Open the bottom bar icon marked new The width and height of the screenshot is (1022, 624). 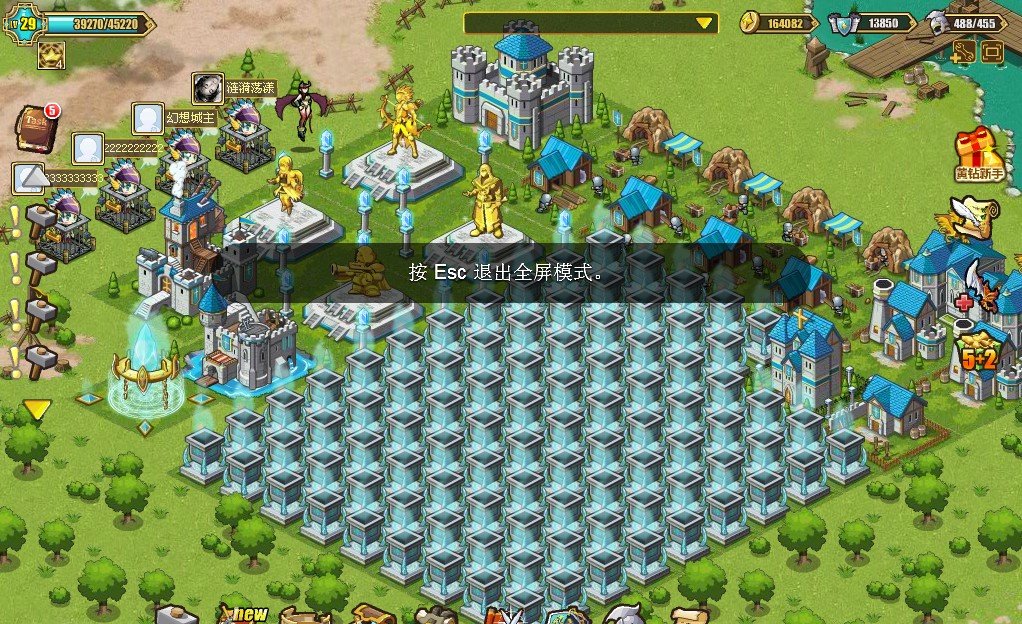[242, 610]
